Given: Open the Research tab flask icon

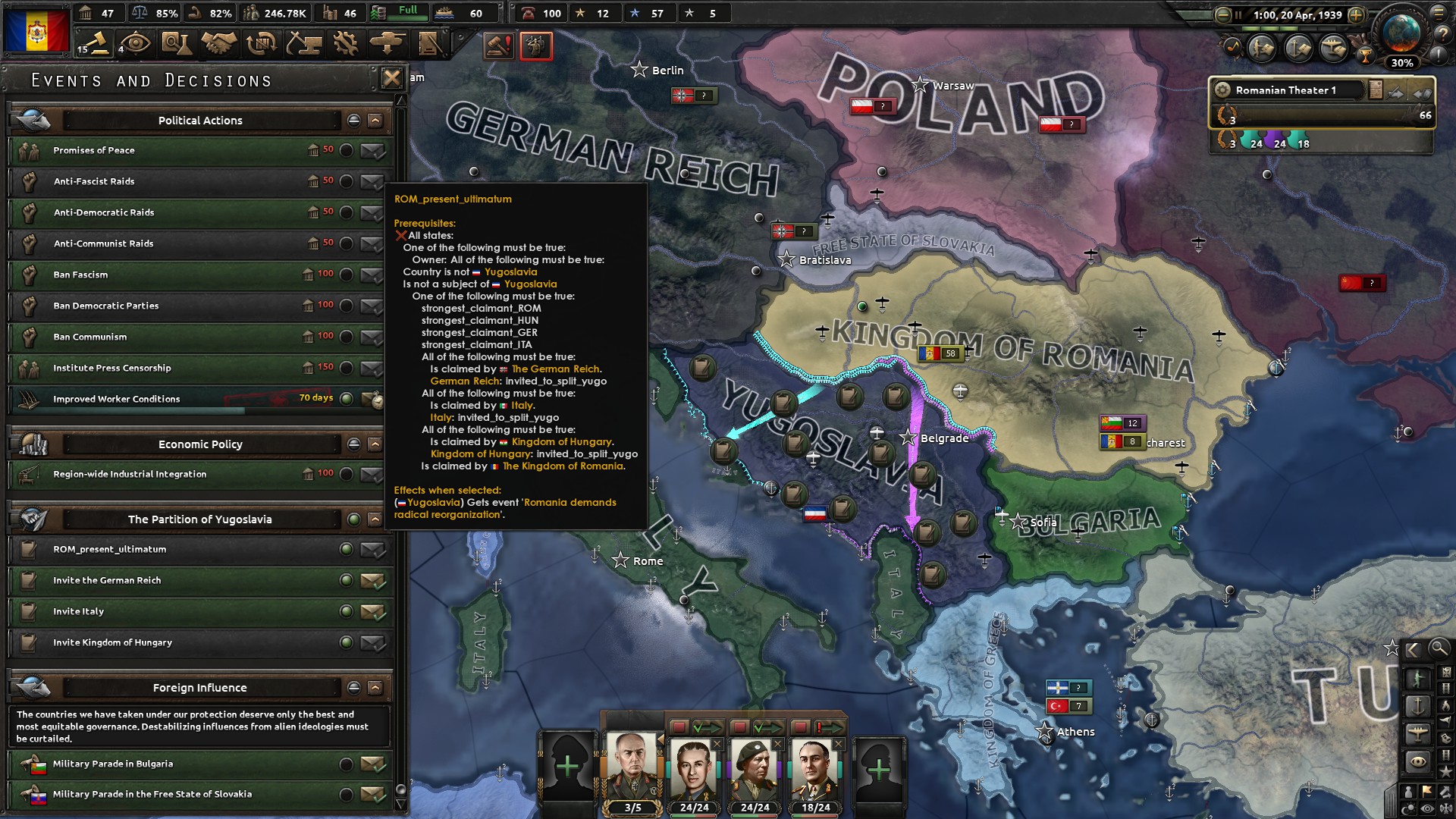Looking at the screenshot, I should (175, 45).
